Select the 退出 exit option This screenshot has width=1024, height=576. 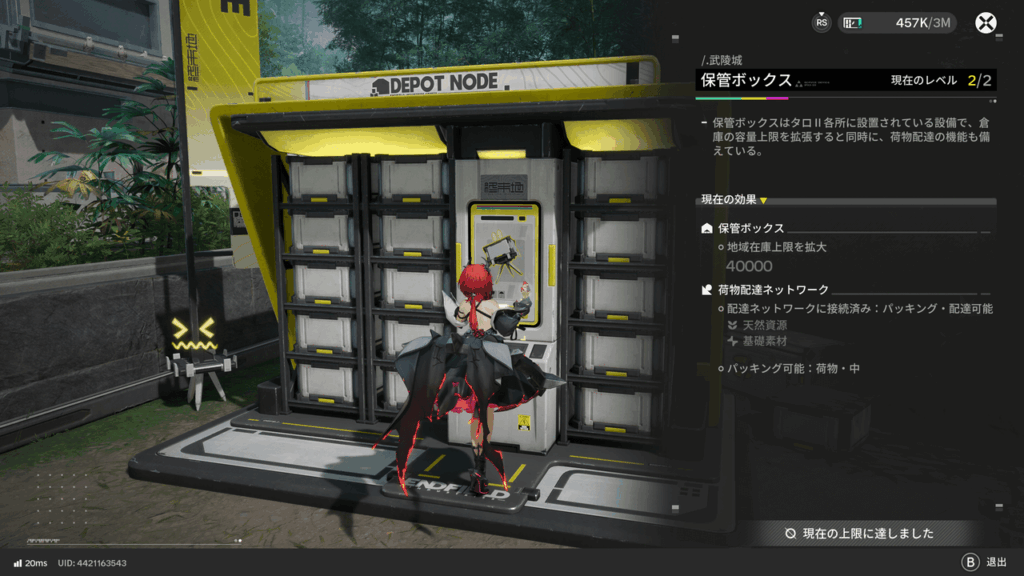[984, 562]
